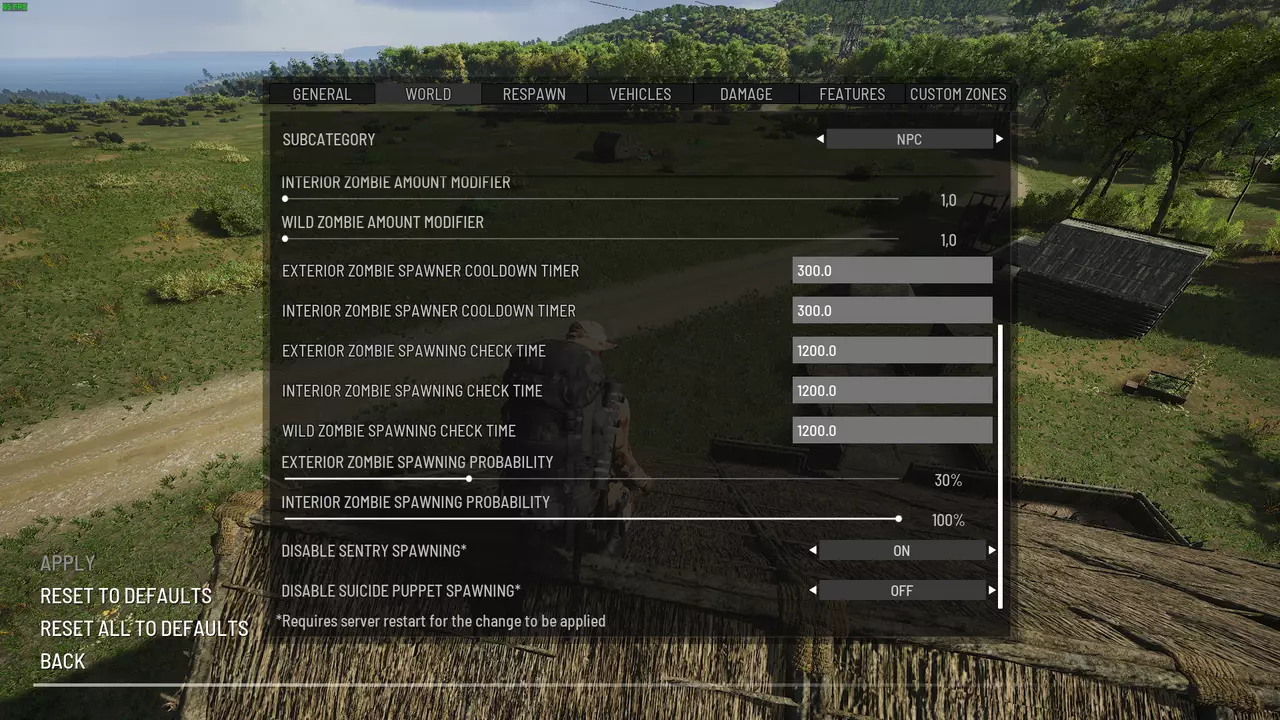Image resolution: width=1280 pixels, height=720 pixels.
Task: Reset to Defaults
Action: click(x=126, y=596)
